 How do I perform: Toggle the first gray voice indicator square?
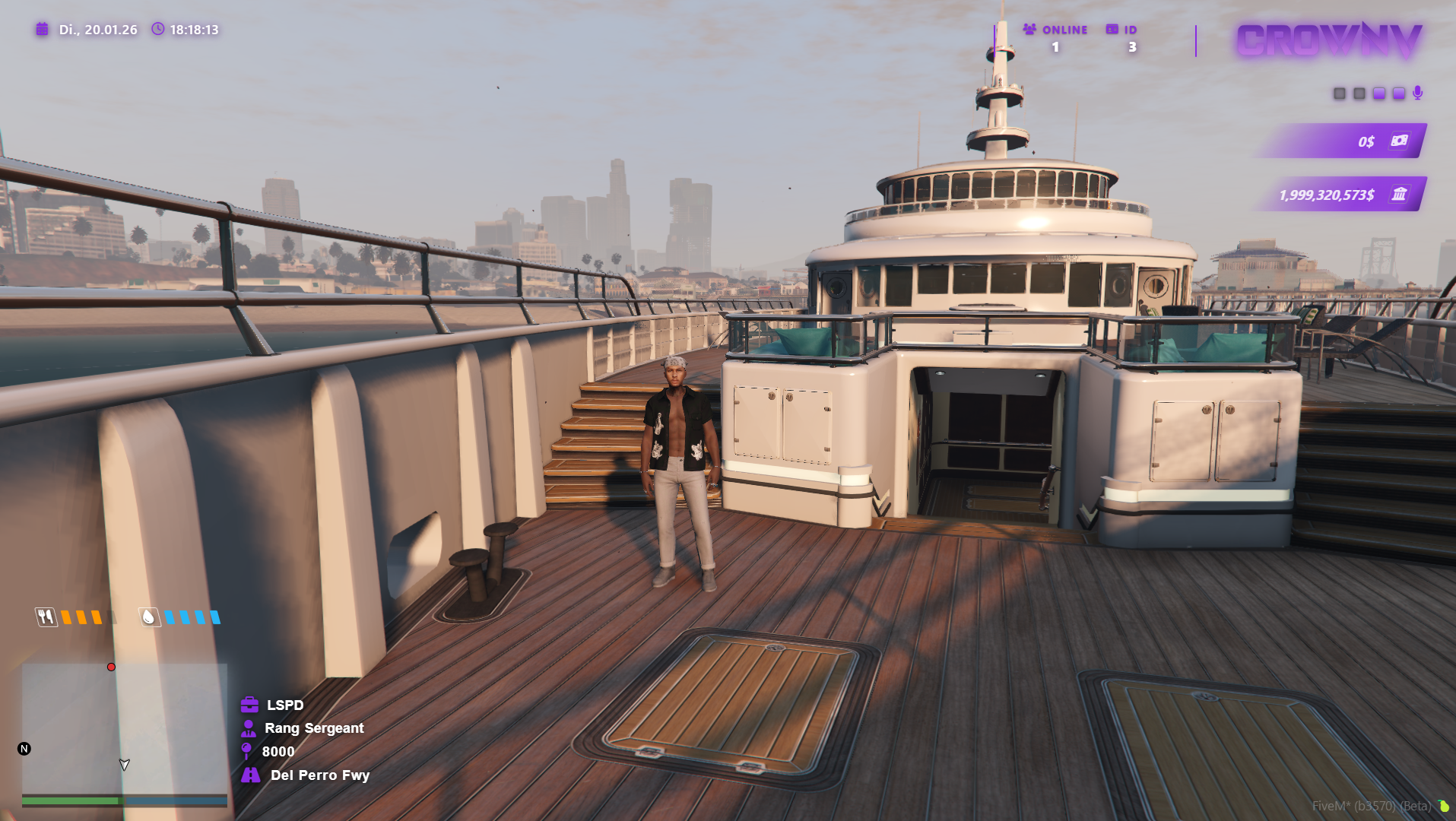tap(1339, 93)
